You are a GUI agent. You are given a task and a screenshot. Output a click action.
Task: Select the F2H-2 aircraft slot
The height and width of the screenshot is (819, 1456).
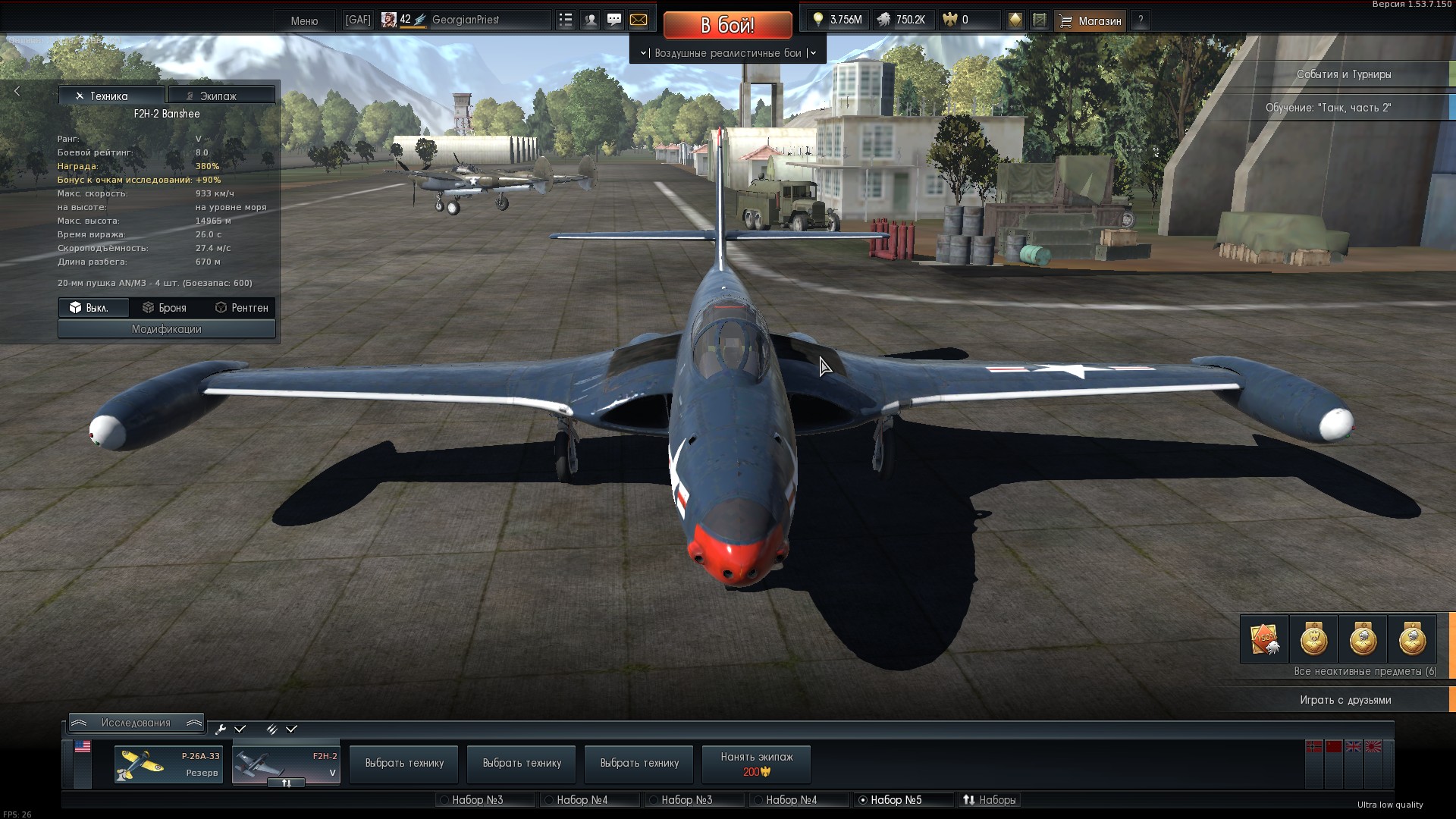coord(286,764)
